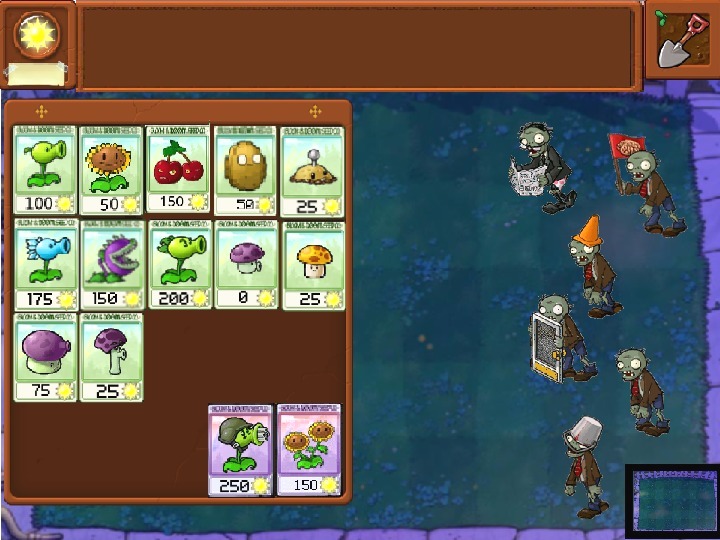Select the Chomper seed packet
This screenshot has width=720, height=540.
[x=112, y=264]
